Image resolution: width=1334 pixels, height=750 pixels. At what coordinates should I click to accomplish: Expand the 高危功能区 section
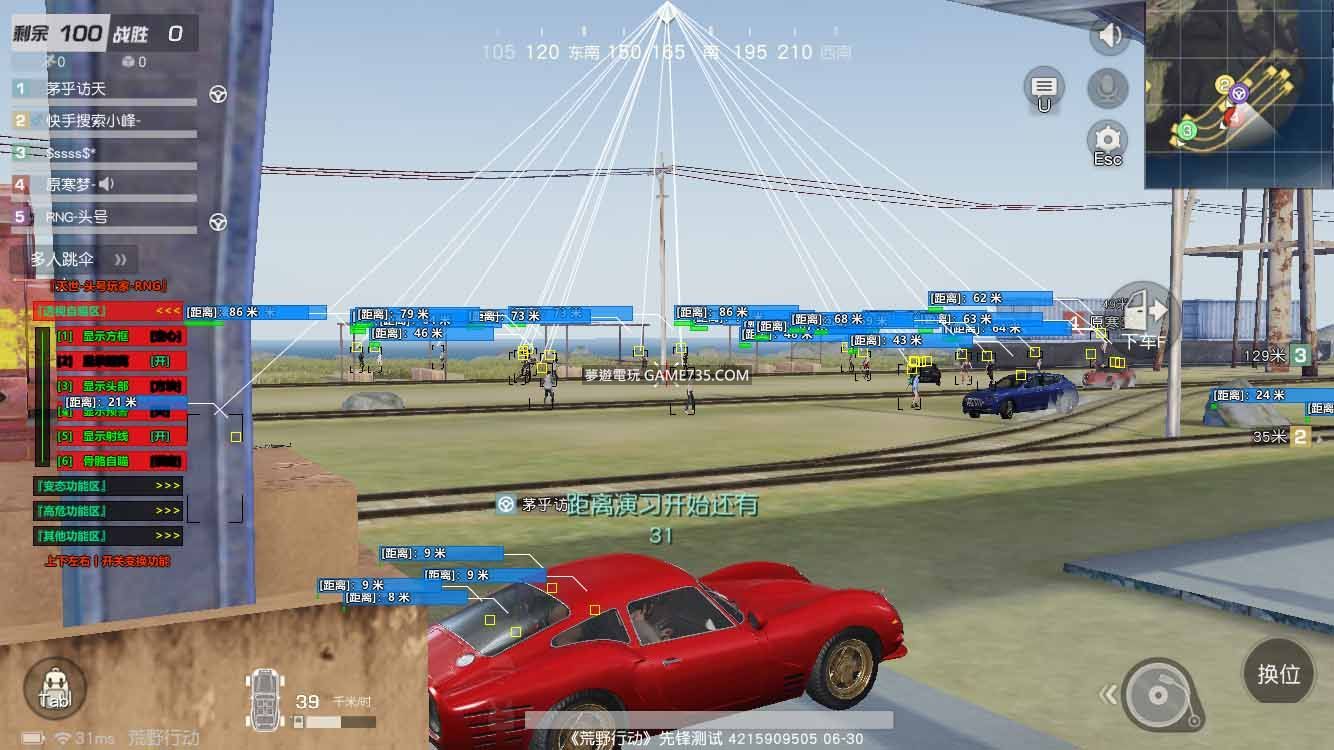(108, 511)
